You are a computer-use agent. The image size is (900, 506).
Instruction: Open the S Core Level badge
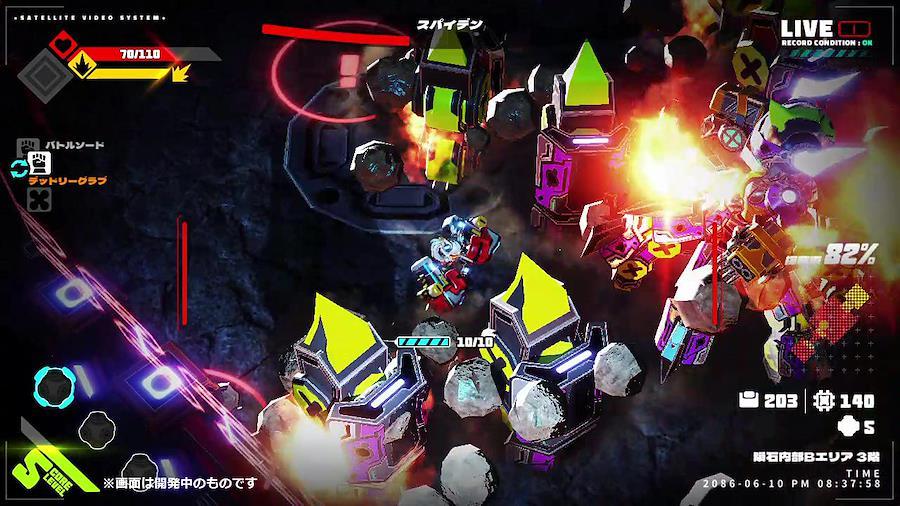click(x=42, y=466)
